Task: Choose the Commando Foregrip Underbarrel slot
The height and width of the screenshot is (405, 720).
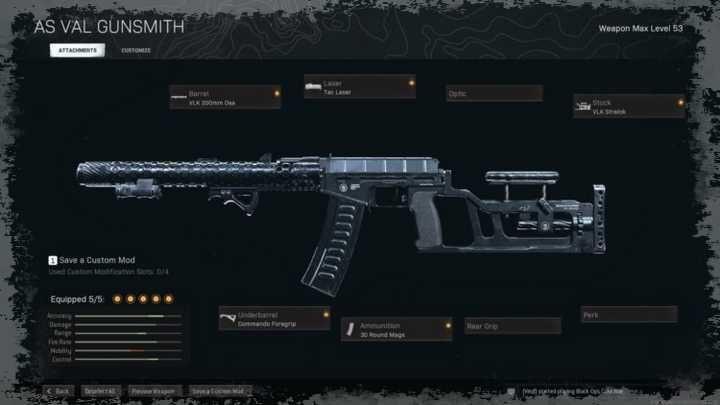Action: (274, 318)
